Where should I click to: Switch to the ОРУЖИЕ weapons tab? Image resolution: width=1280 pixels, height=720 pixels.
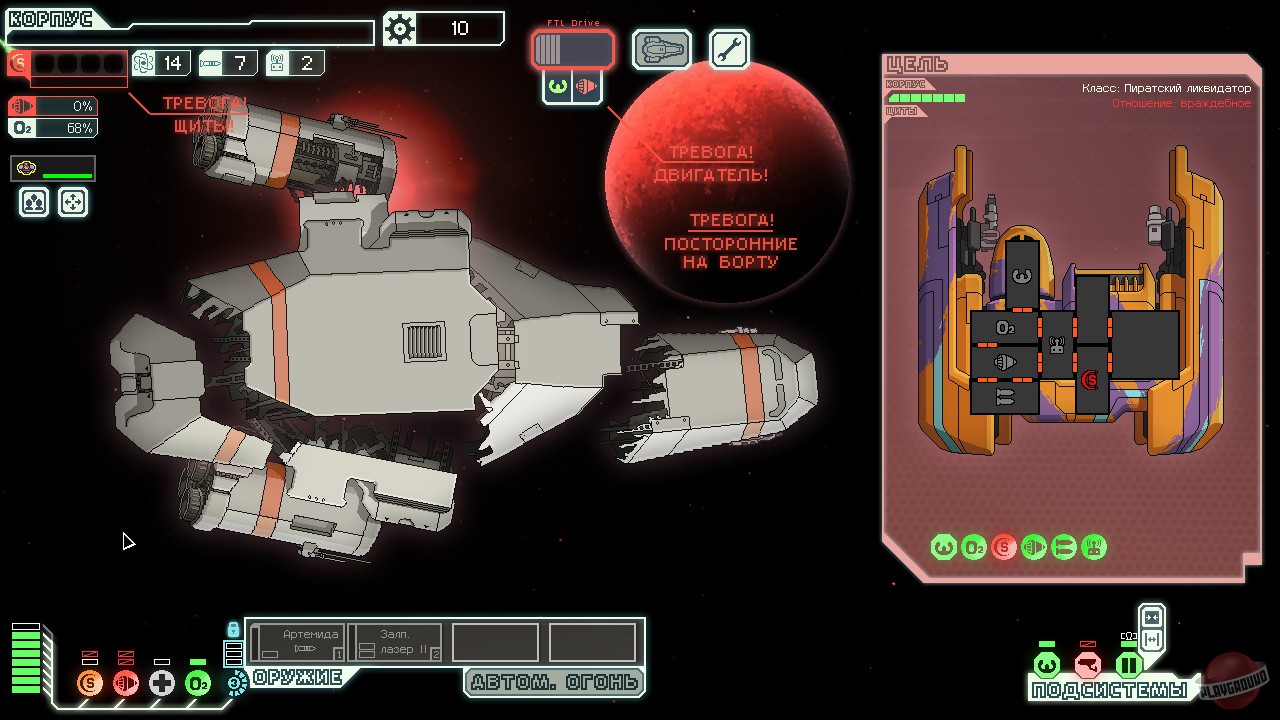click(300, 677)
